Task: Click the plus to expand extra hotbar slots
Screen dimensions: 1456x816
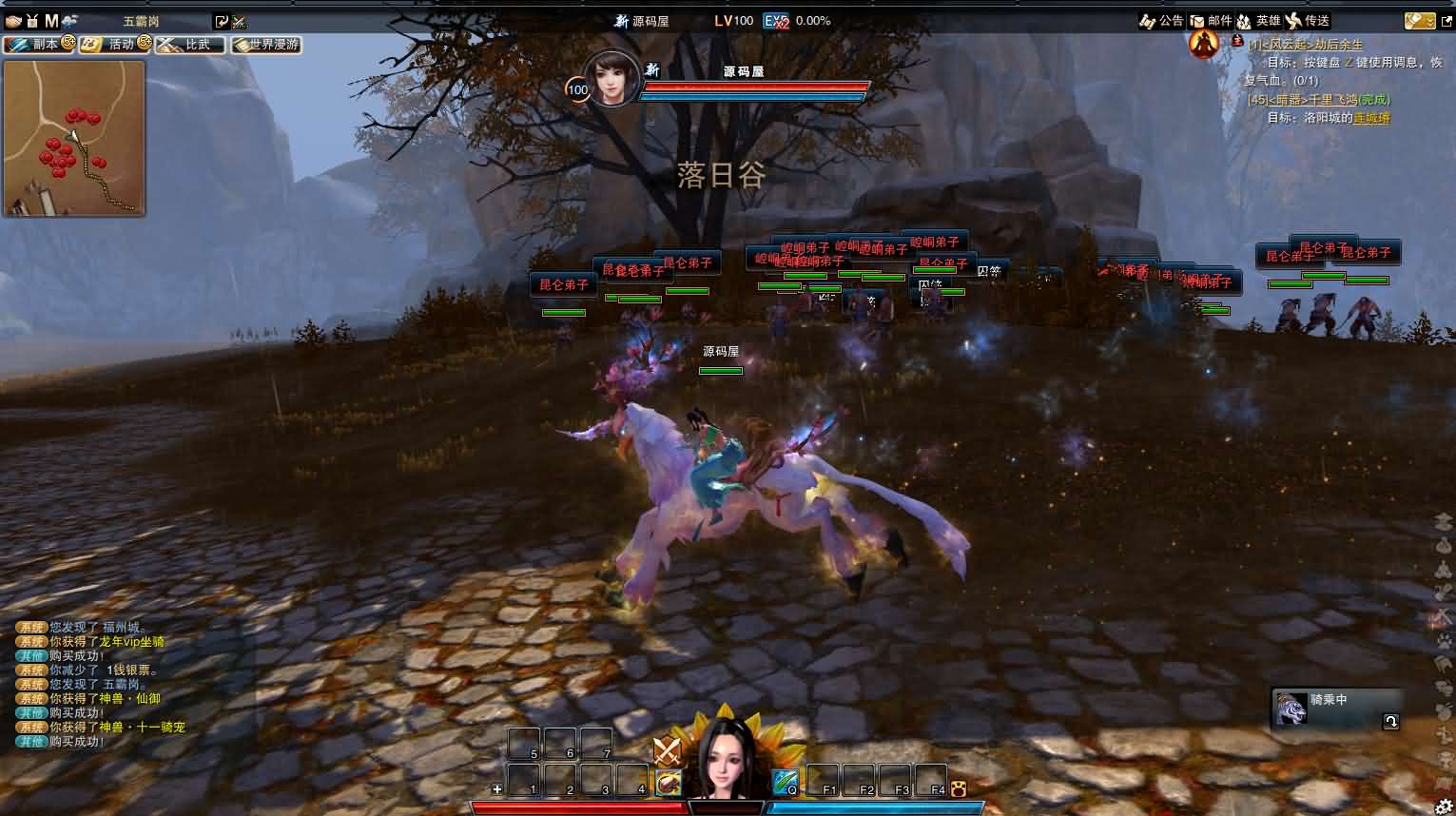Action: pyautogui.click(x=496, y=789)
